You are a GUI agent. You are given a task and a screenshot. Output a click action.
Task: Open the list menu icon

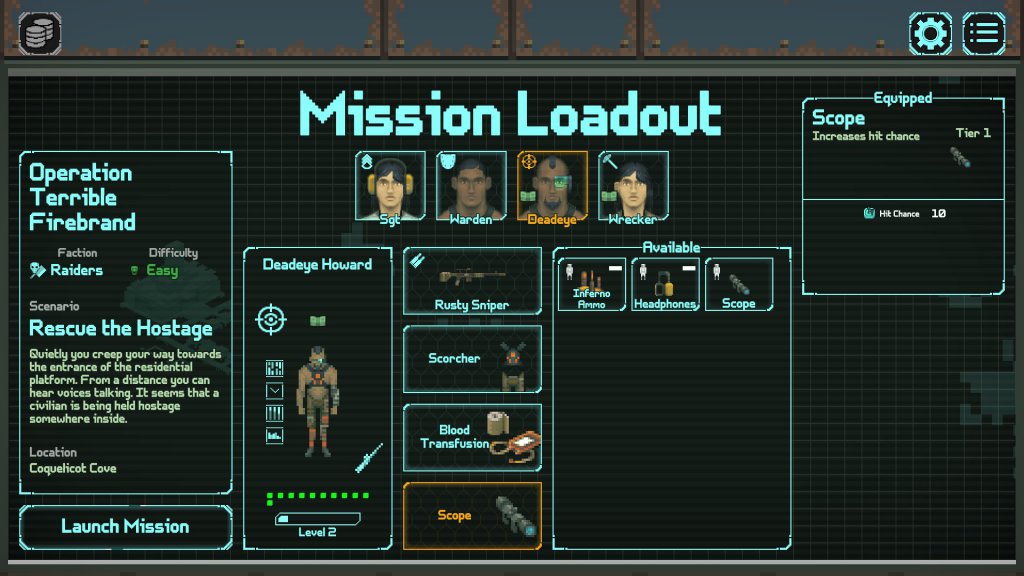[984, 34]
